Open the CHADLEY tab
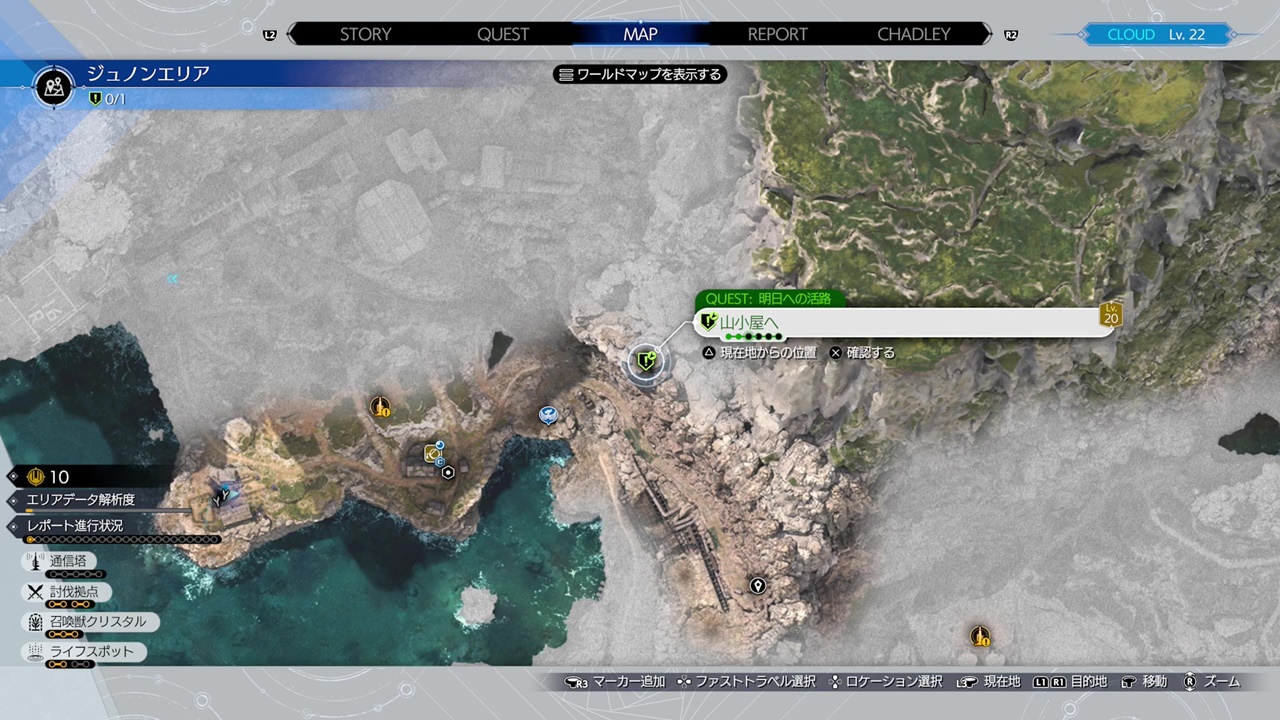The image size is (1280, 720). [914, 34]
